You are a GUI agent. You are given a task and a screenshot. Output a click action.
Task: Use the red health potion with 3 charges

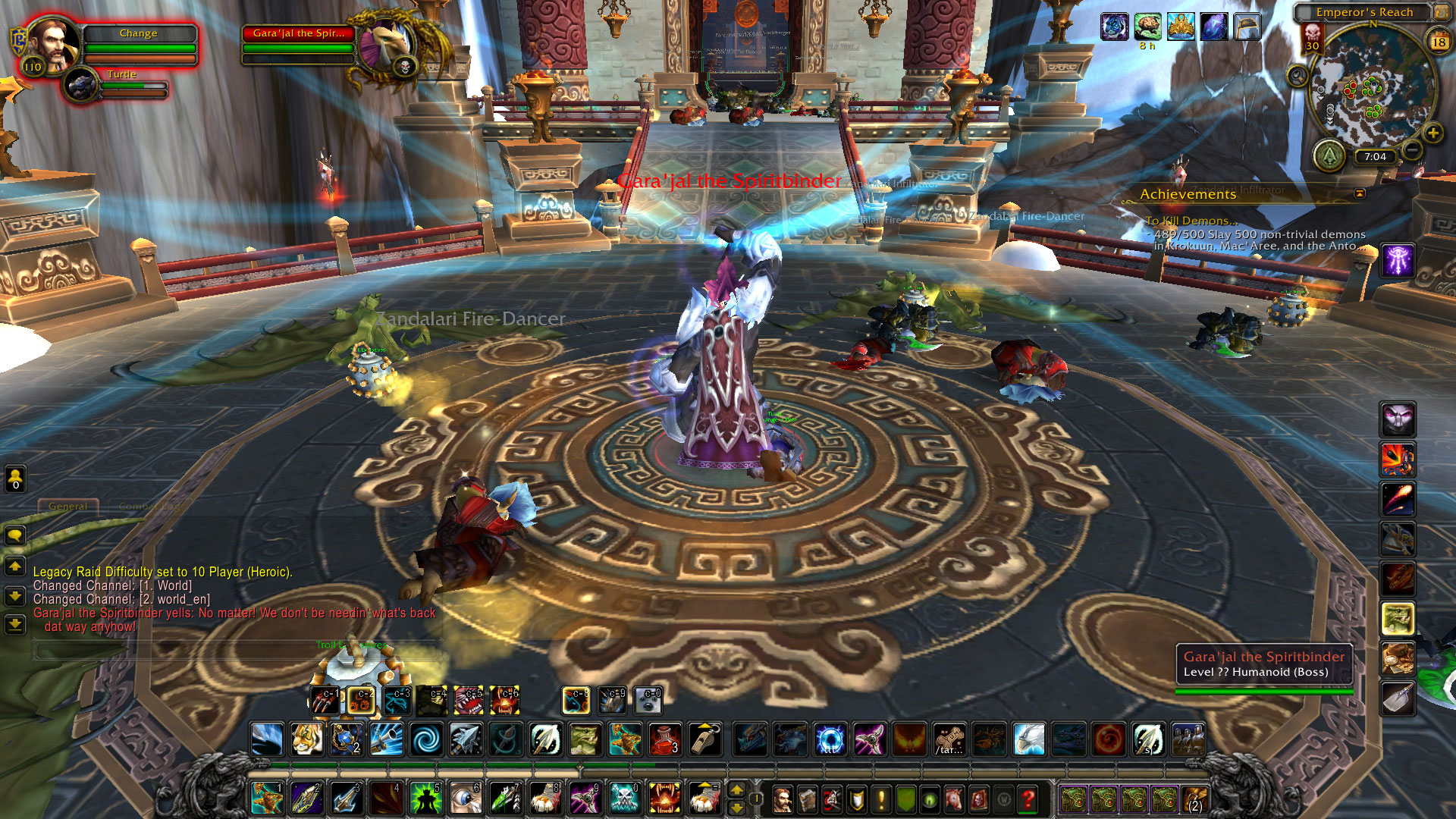click(665, 739)
